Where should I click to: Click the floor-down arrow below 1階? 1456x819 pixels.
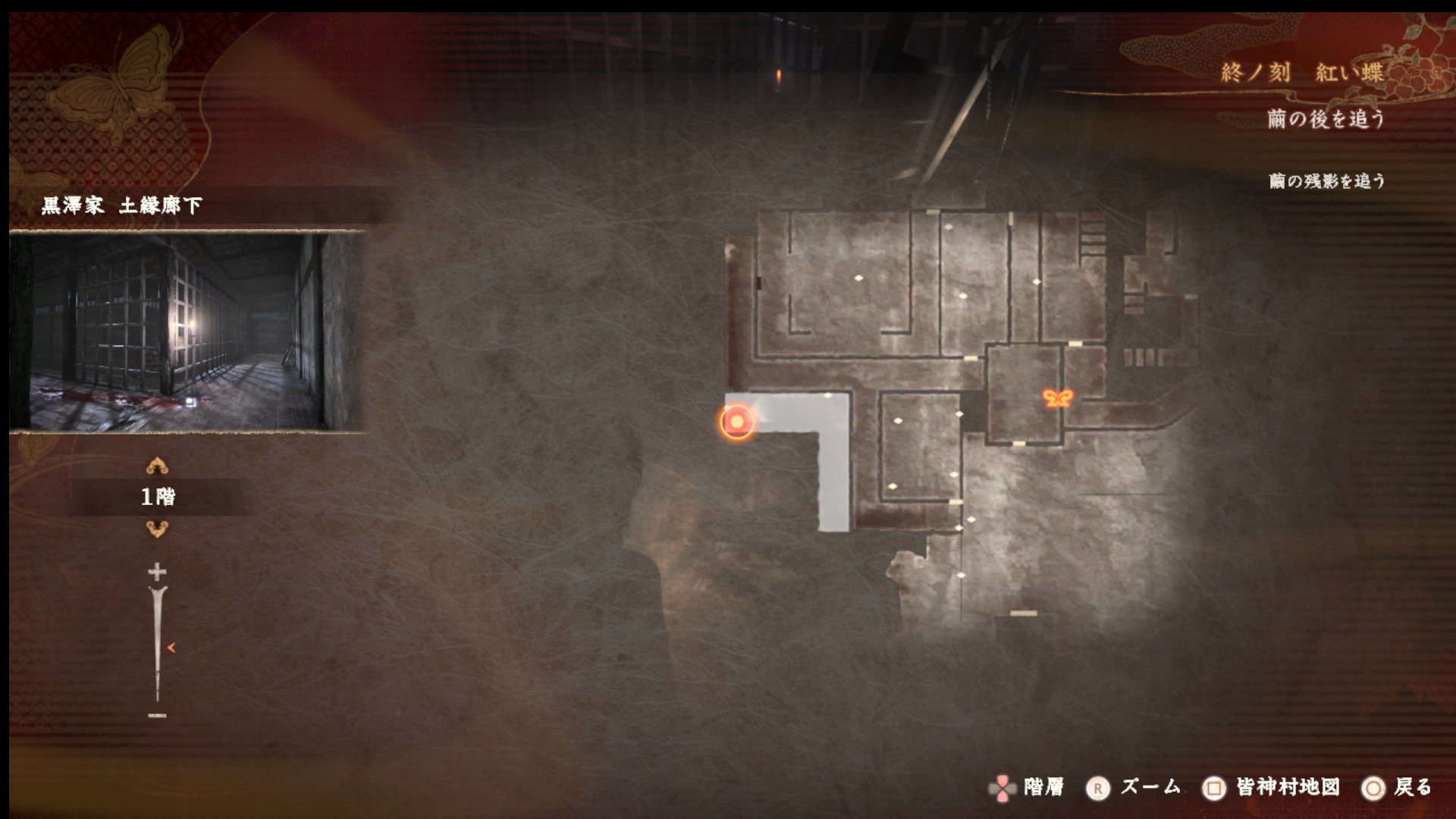tap(157, 529)
